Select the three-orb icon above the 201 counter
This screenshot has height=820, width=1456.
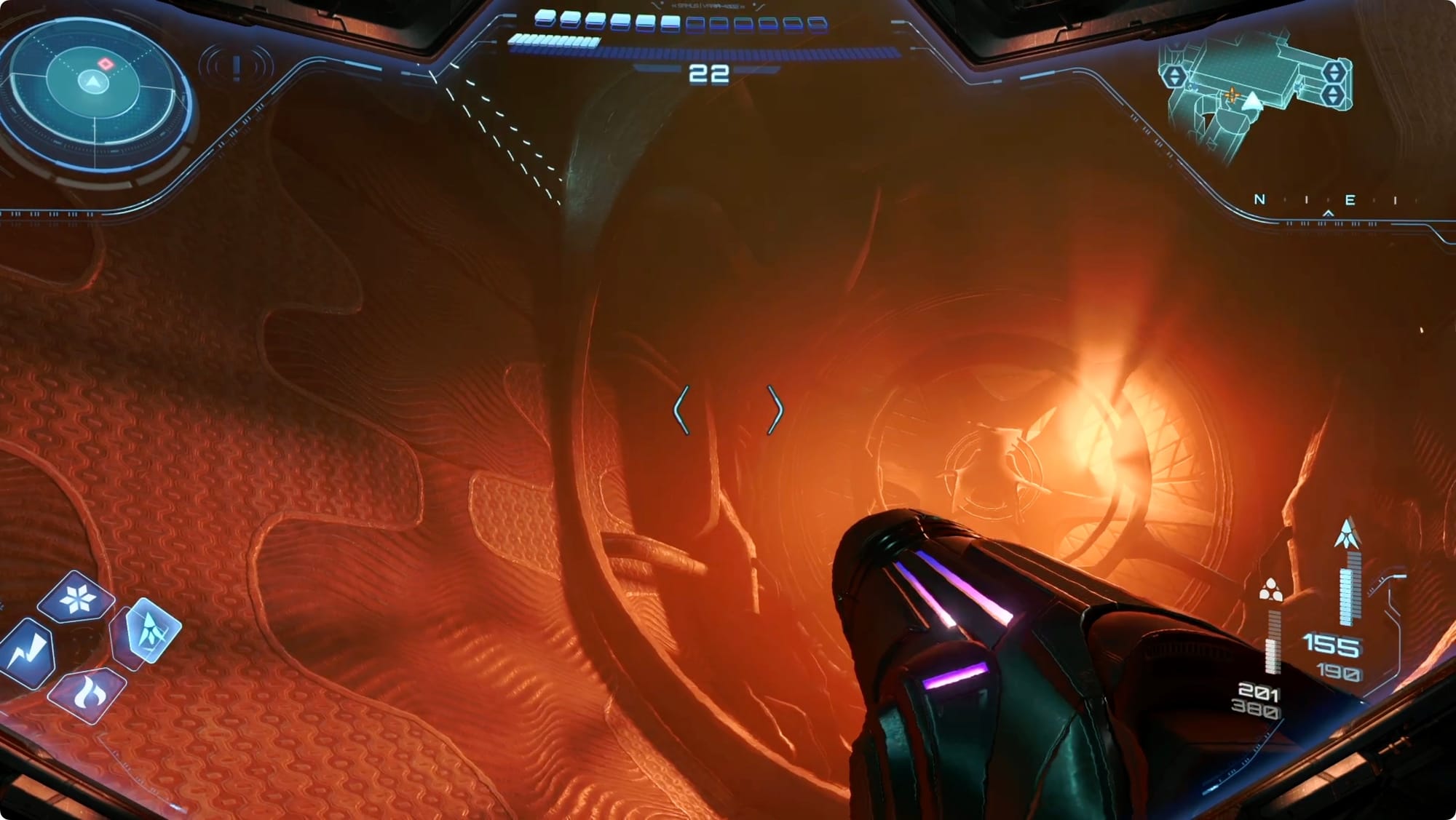pos(1270,589)
